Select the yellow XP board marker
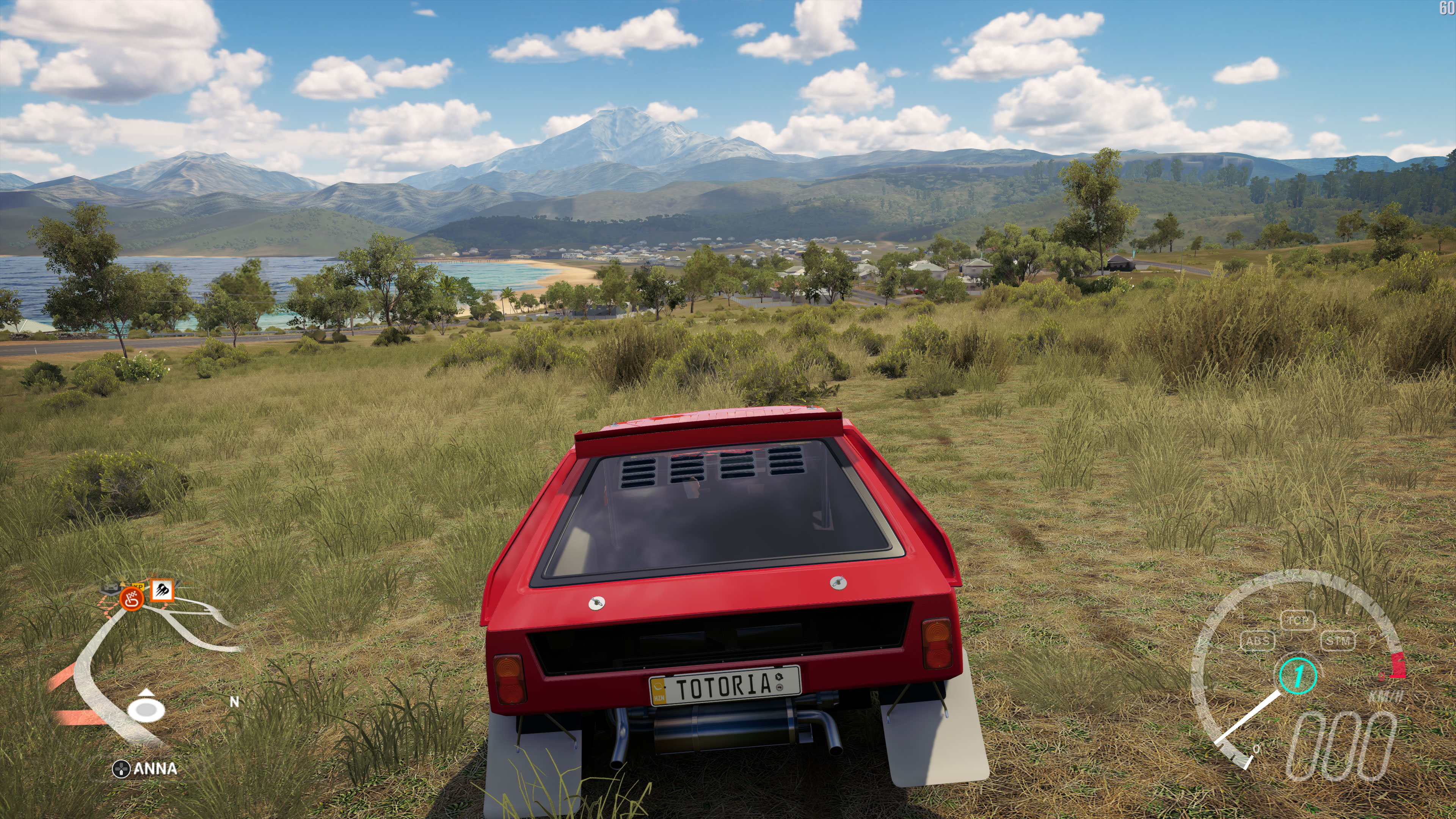1456x819 pixels. point(138,586)
